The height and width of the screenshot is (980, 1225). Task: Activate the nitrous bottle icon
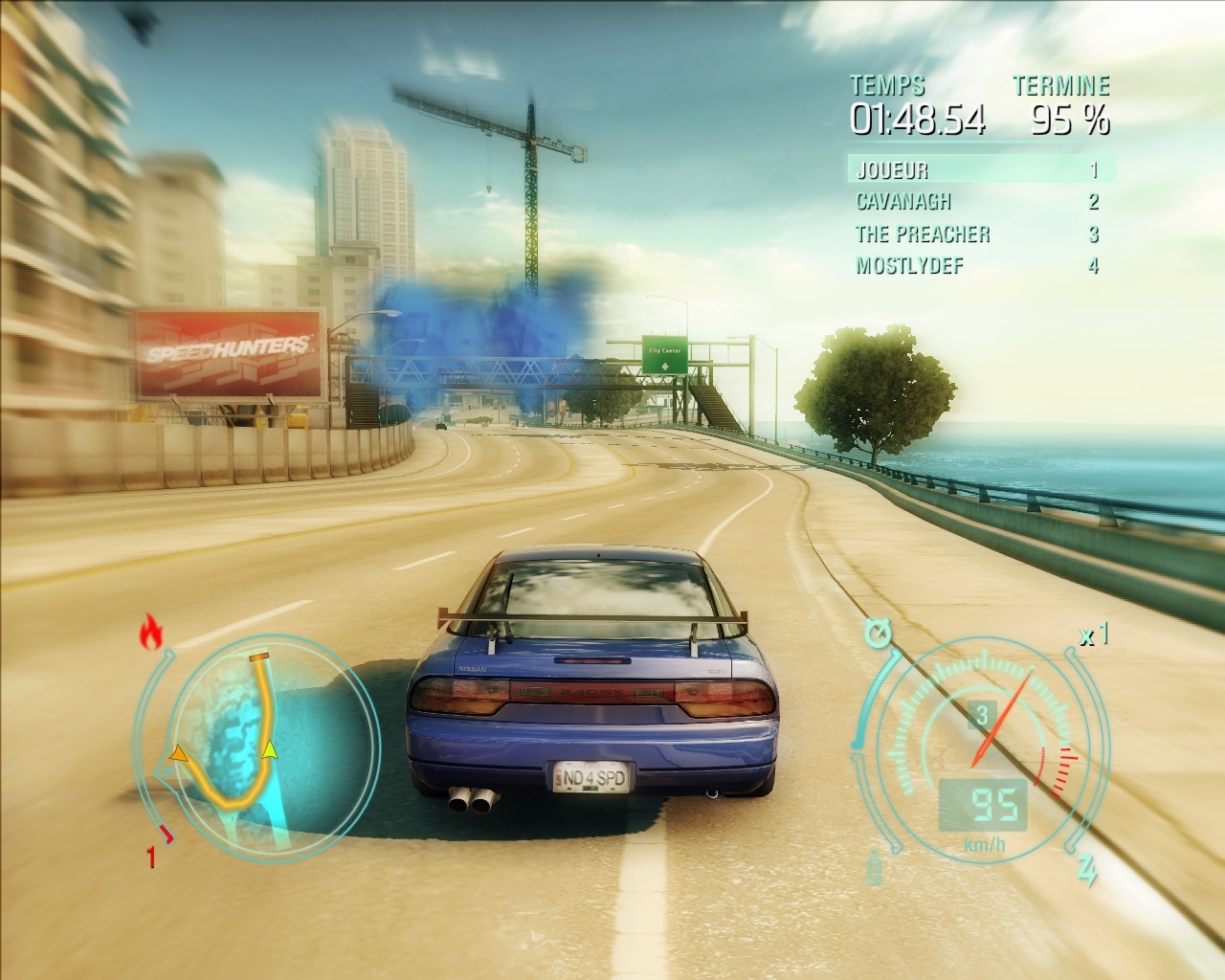875,870
